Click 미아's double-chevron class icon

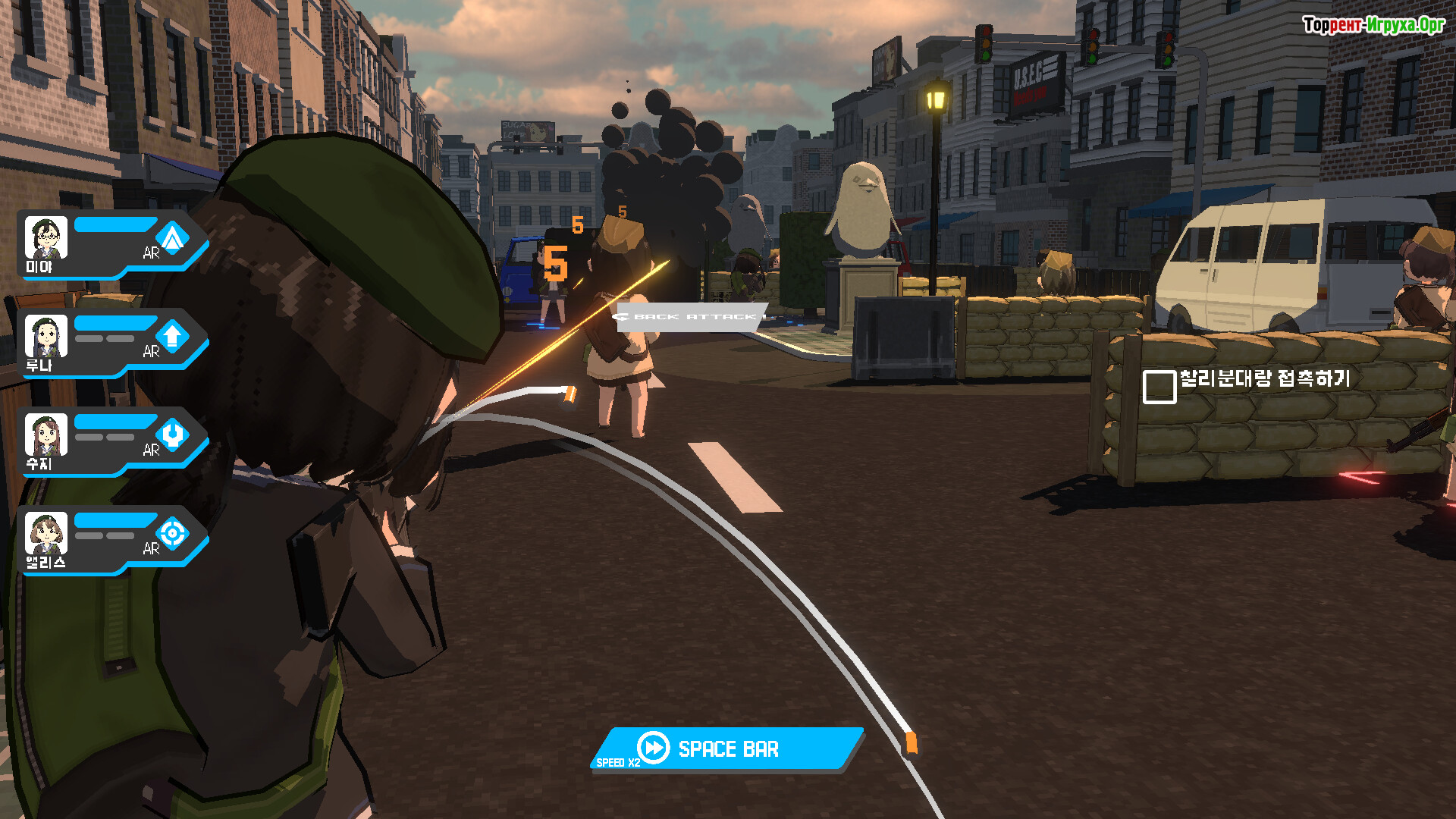point(173,238)
